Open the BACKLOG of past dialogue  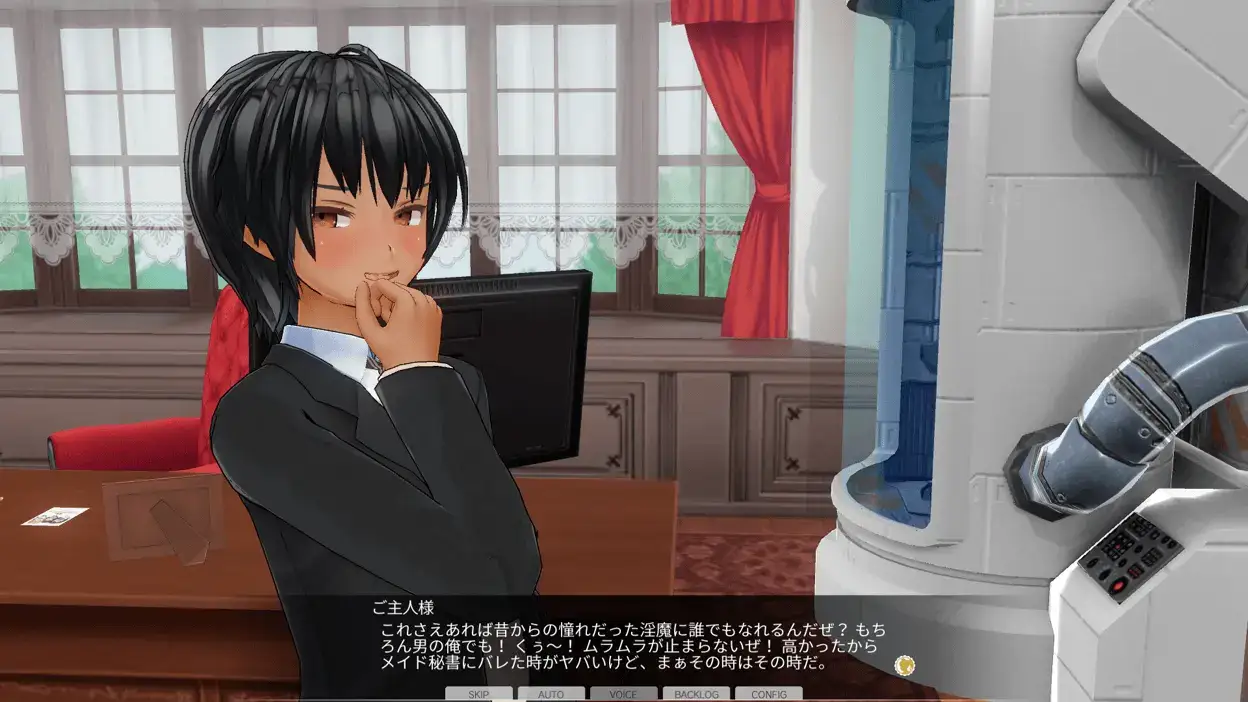[696, 694]
